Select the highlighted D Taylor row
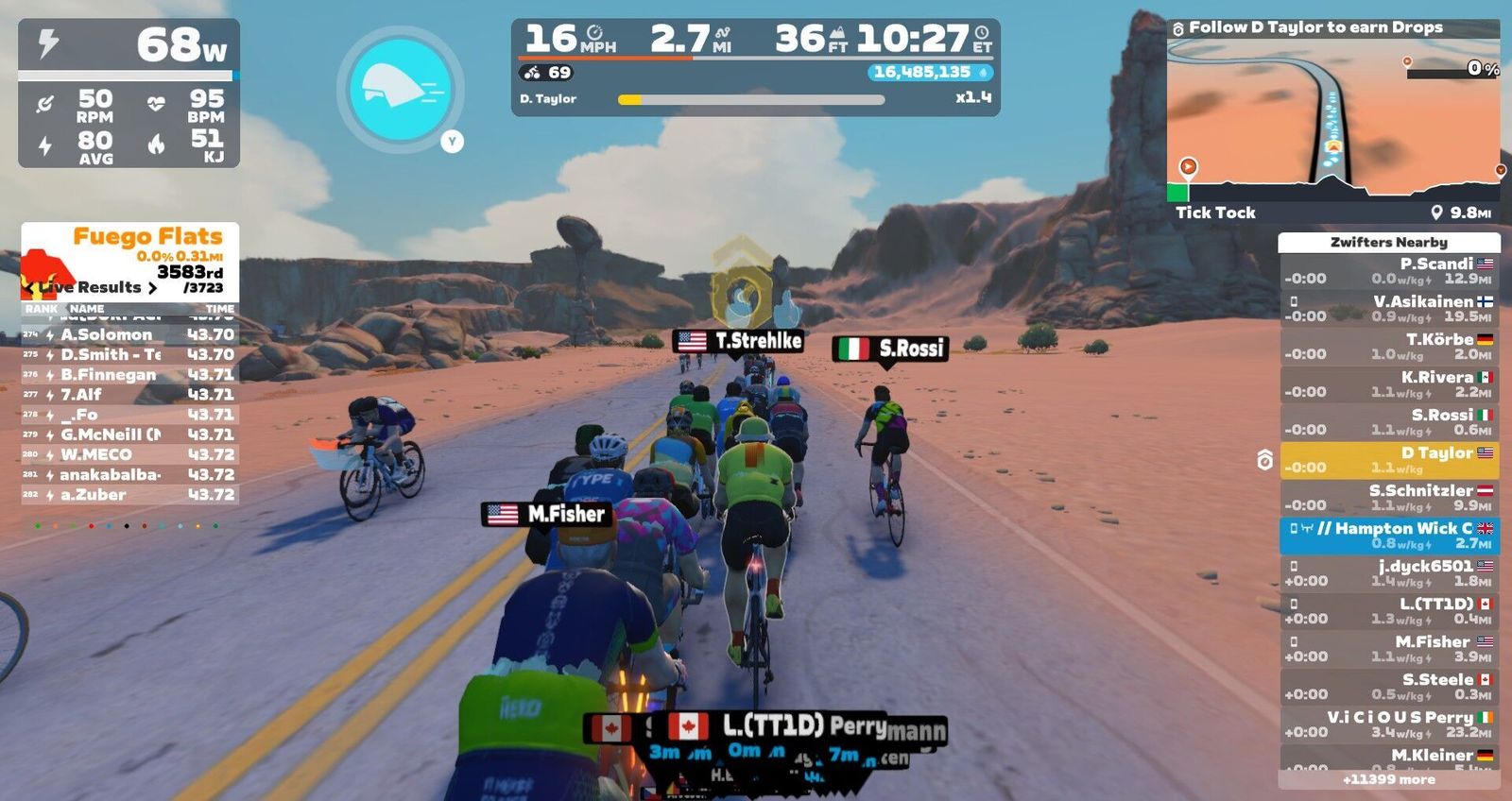Screen dimensions: 1512x801 1388,460
